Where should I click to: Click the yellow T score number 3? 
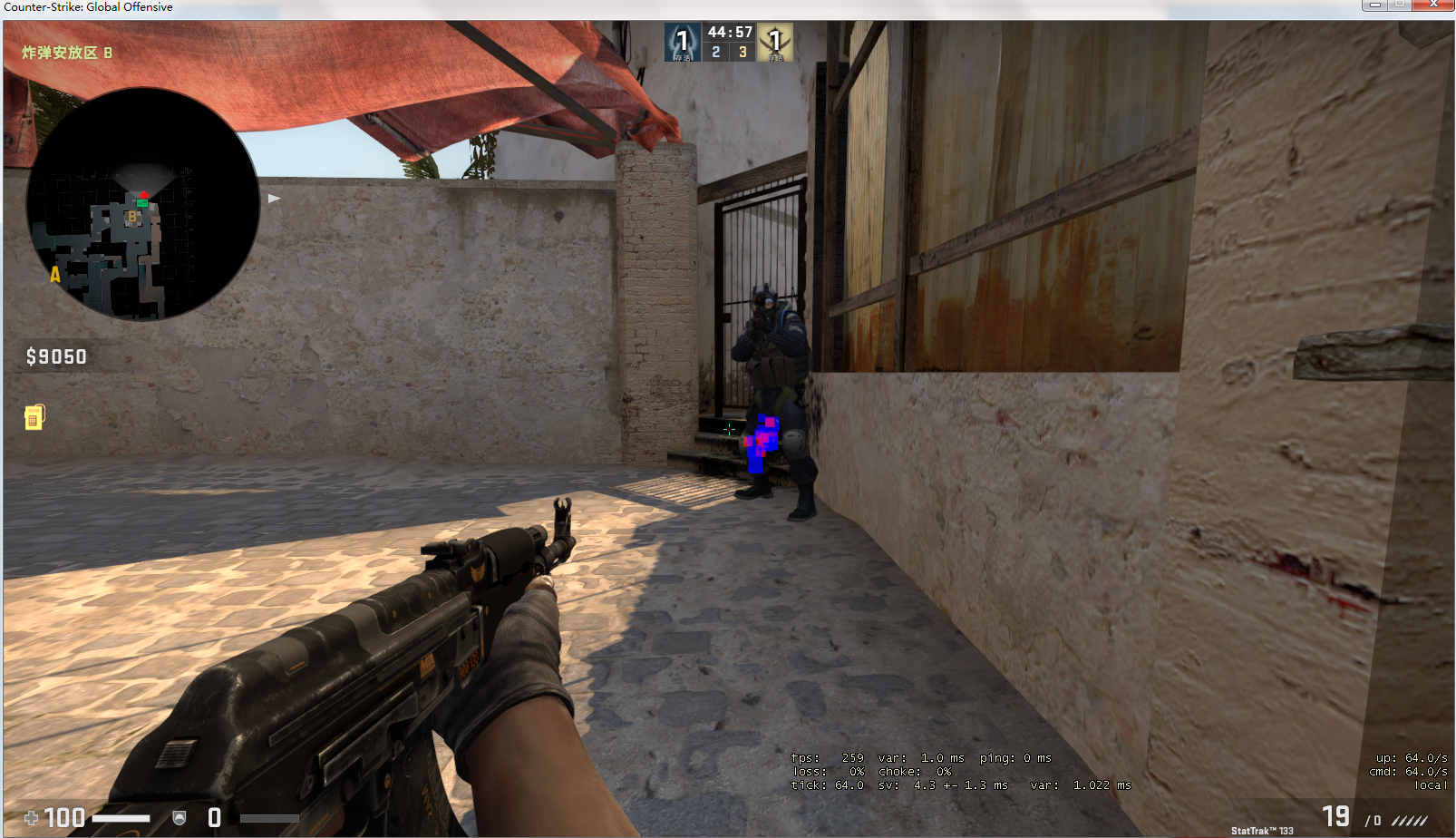point(742,53)
